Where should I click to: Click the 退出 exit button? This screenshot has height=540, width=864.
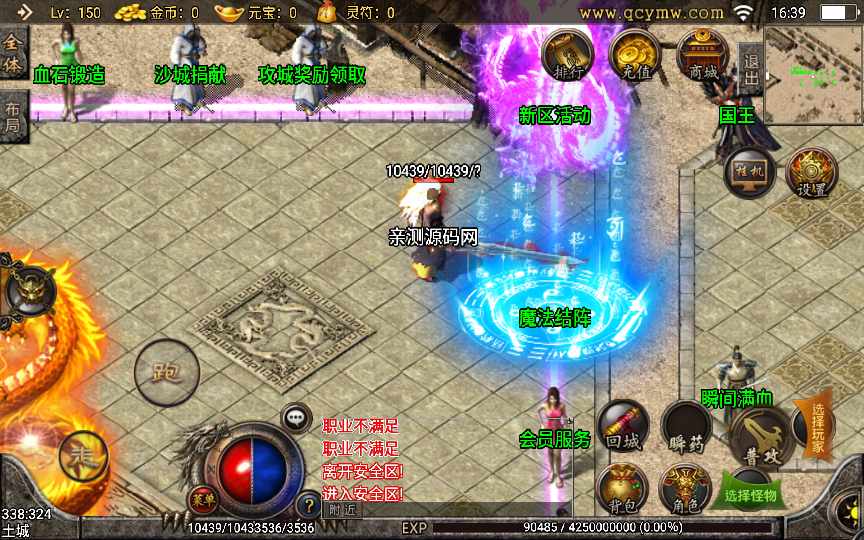click(750, 68)
